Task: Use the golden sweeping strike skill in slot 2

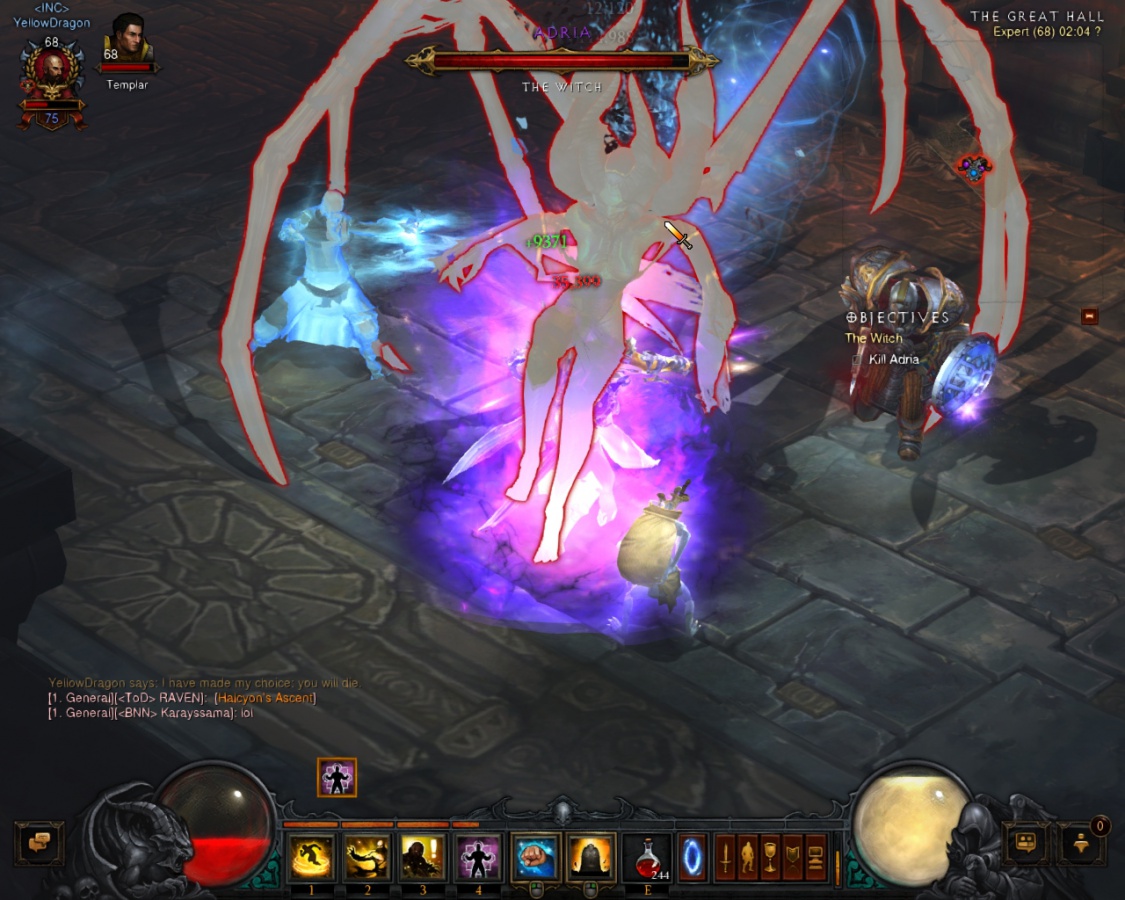Action: click(x=367, y=857)
